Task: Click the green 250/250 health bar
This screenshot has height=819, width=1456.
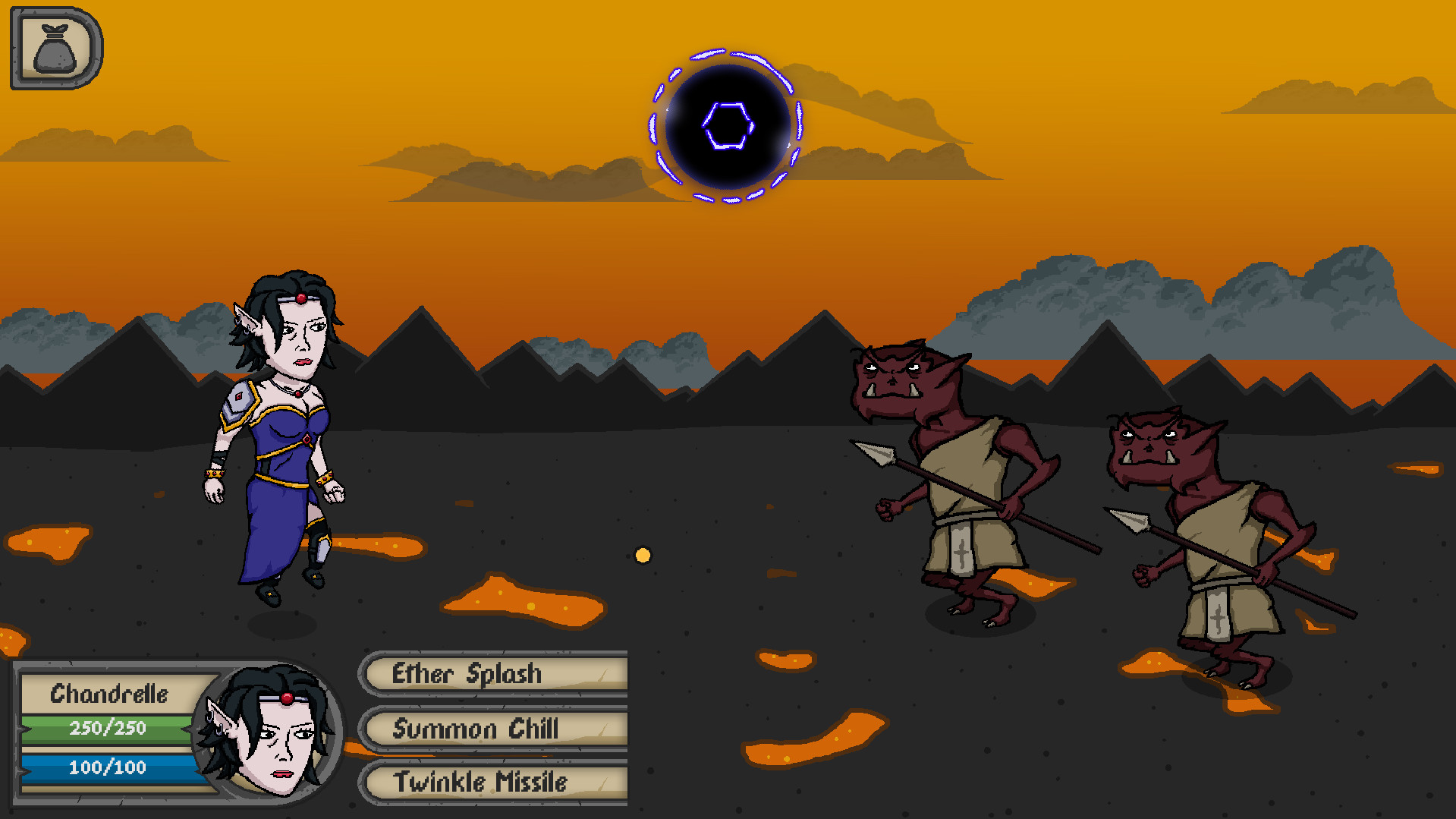Action: (106, 729)
